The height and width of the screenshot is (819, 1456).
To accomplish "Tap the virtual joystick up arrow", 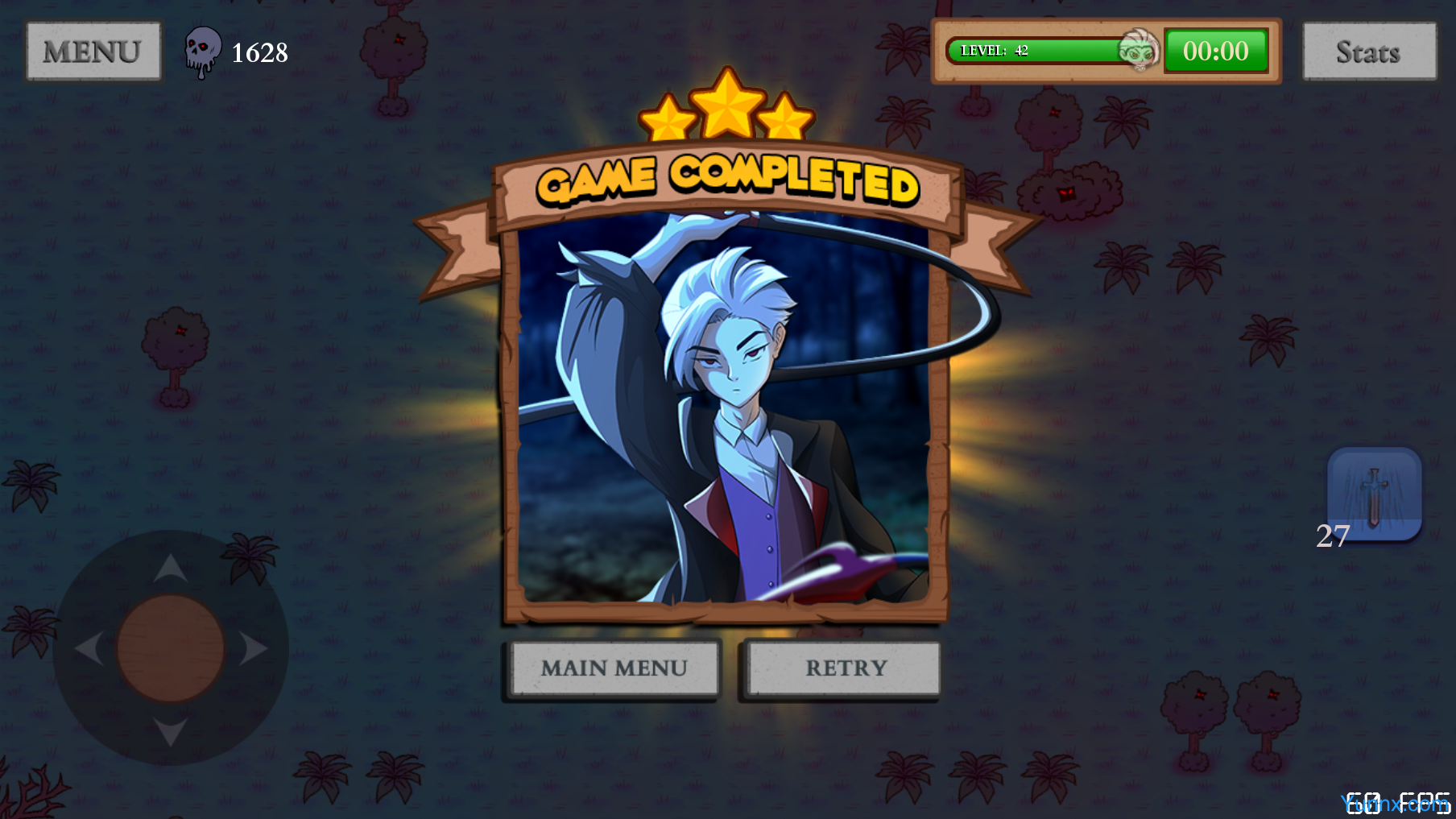I will (171, 568).
